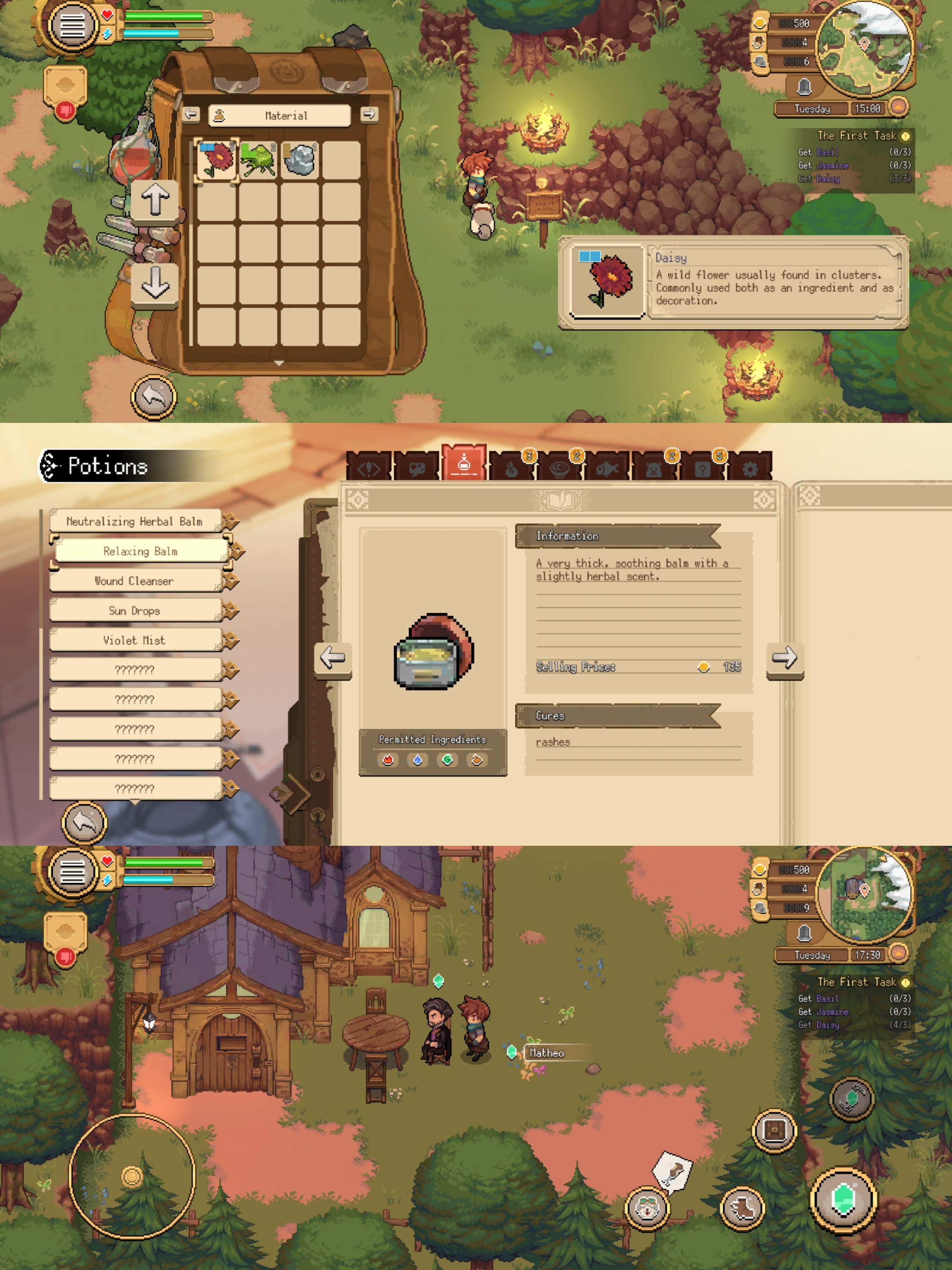Interact with the Matheo prompt
This screenshot has height=1270, width=952.
(x=546, y=1053)
